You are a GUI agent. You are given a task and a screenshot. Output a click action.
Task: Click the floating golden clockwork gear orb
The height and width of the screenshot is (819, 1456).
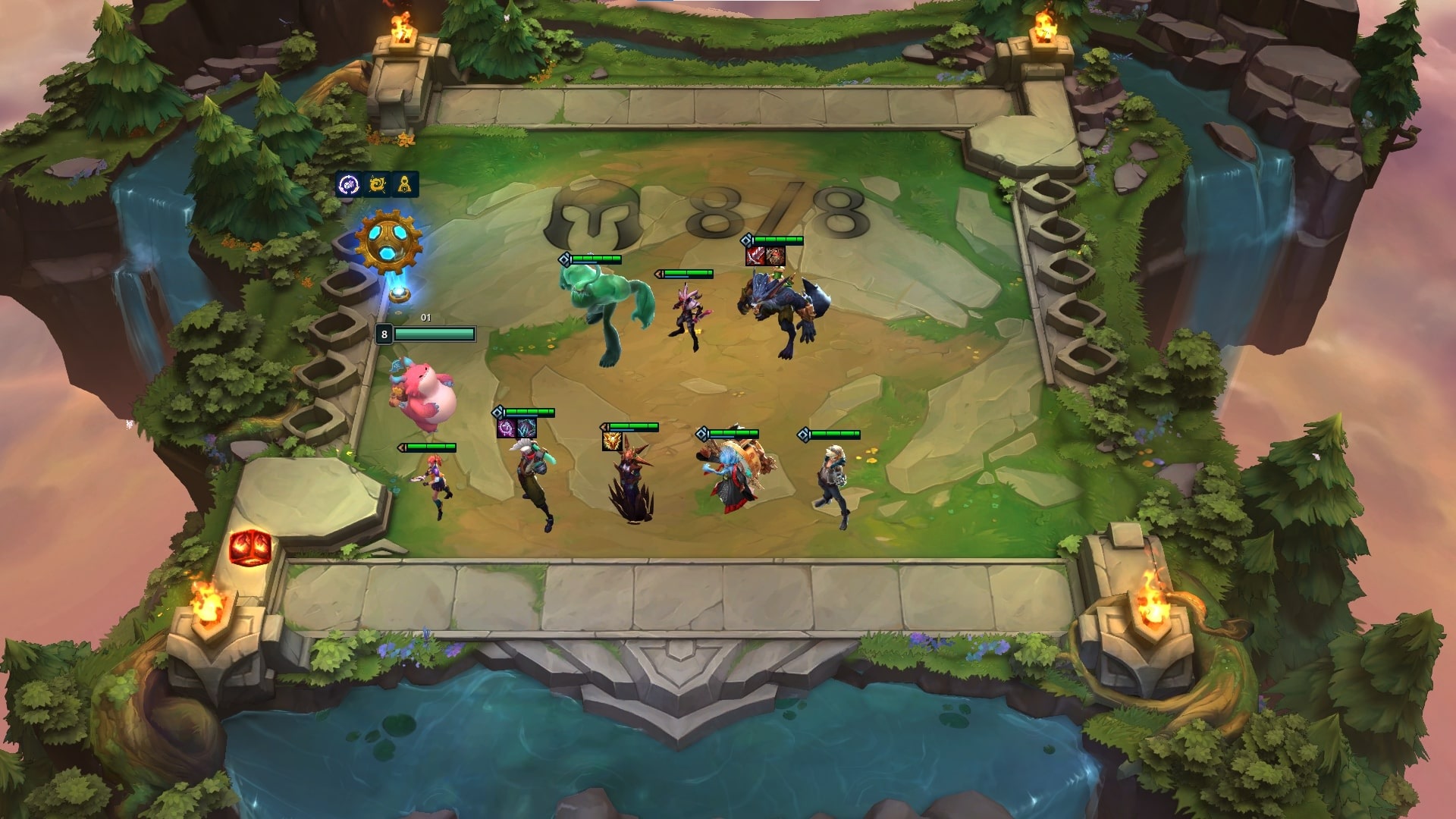coord(388,239)
